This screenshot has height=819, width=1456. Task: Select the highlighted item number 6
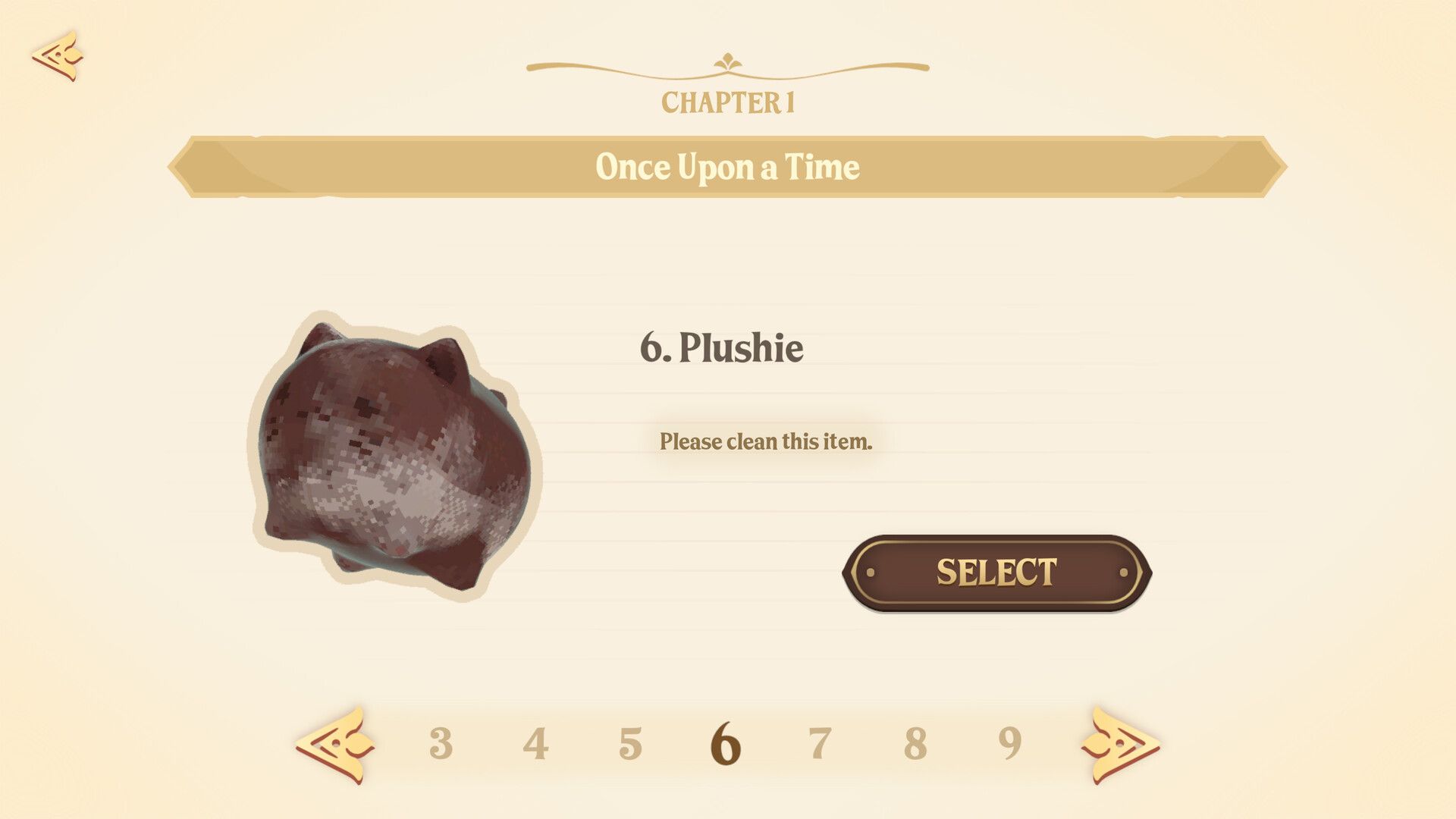click(725, 744)
